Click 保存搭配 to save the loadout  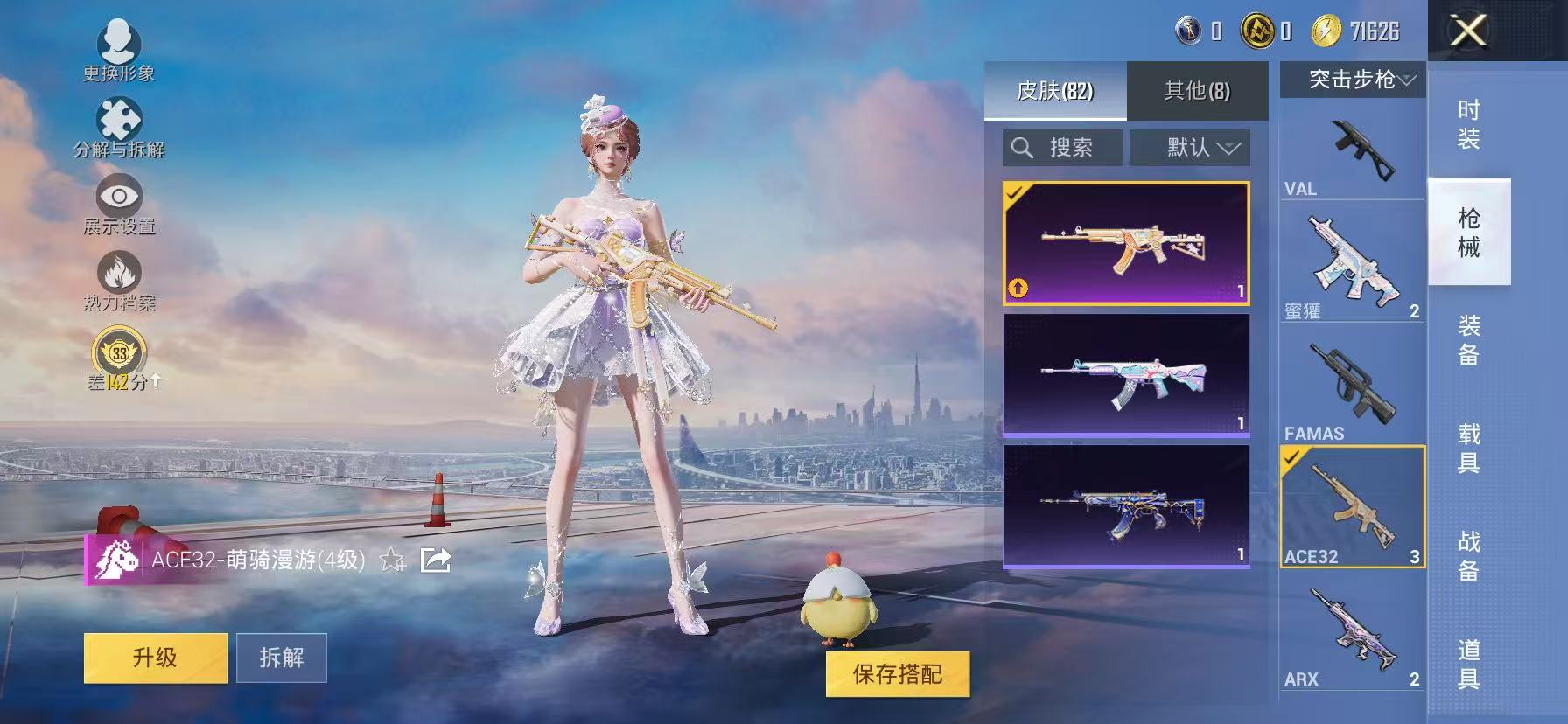click(x=898, y=675)
